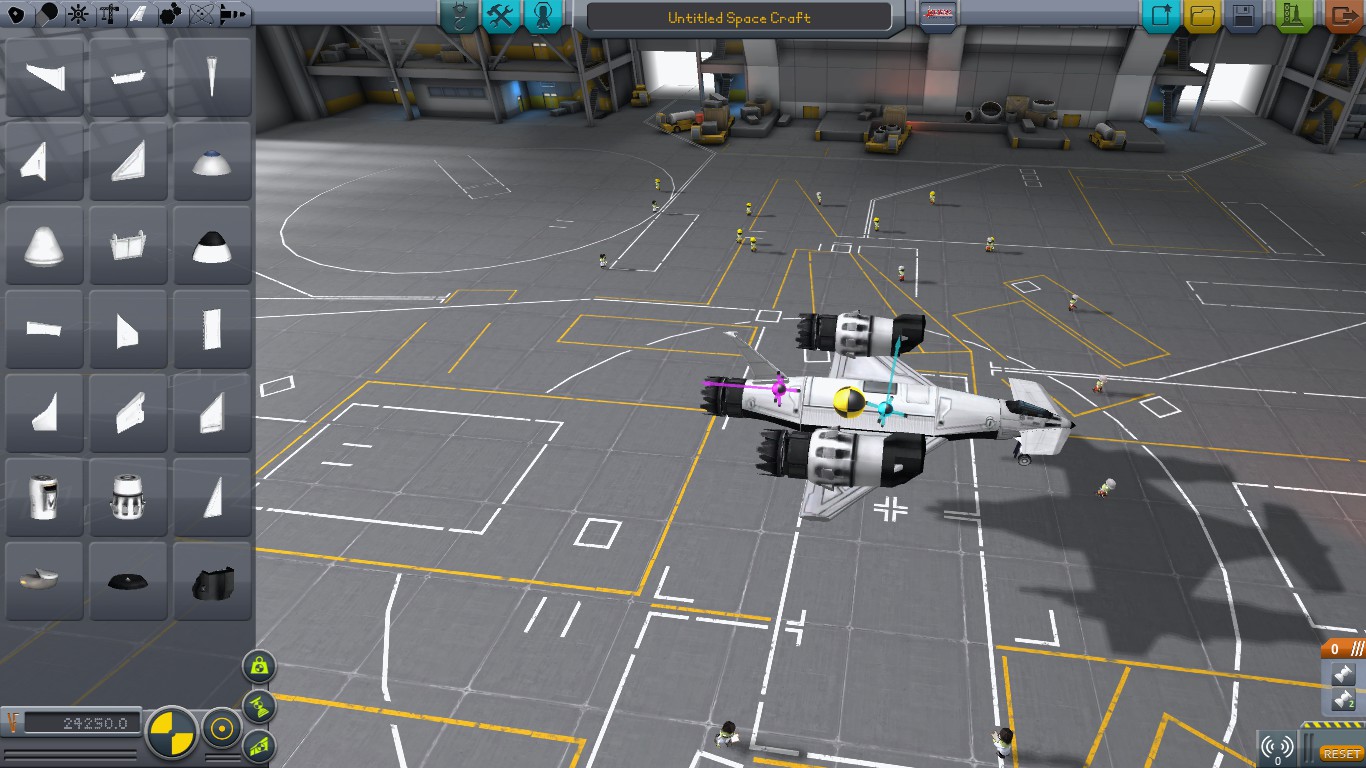
Task: Open the Pods parts category tab
Action: point(16,14)
